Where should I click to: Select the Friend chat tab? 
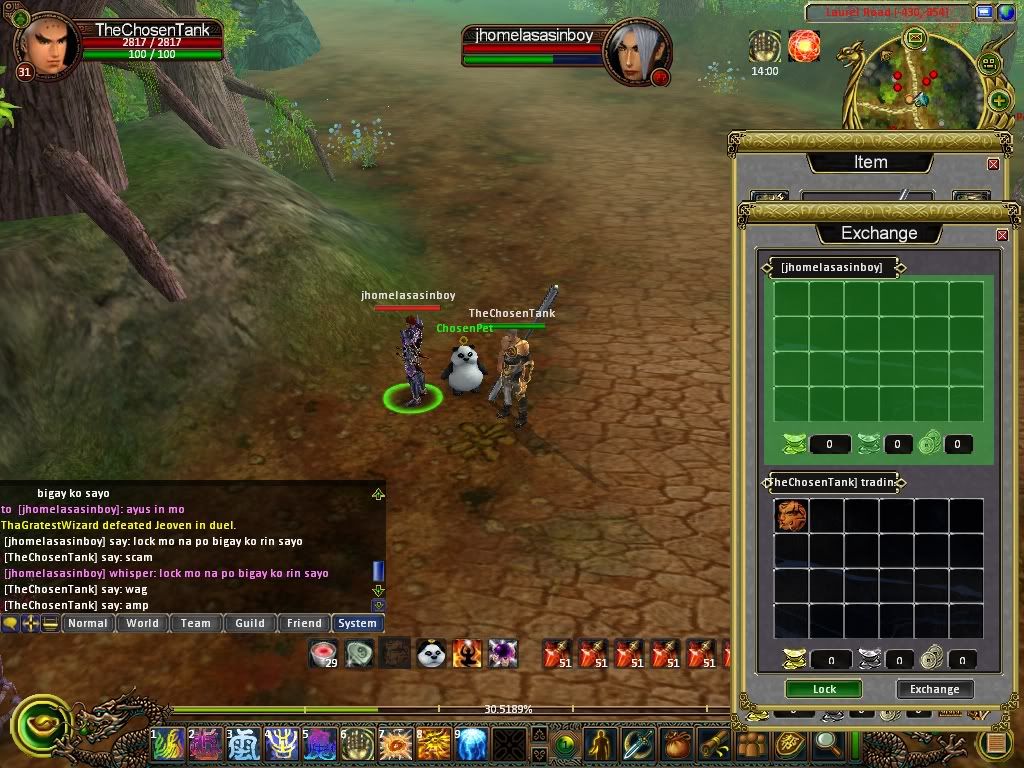point(304,623)
